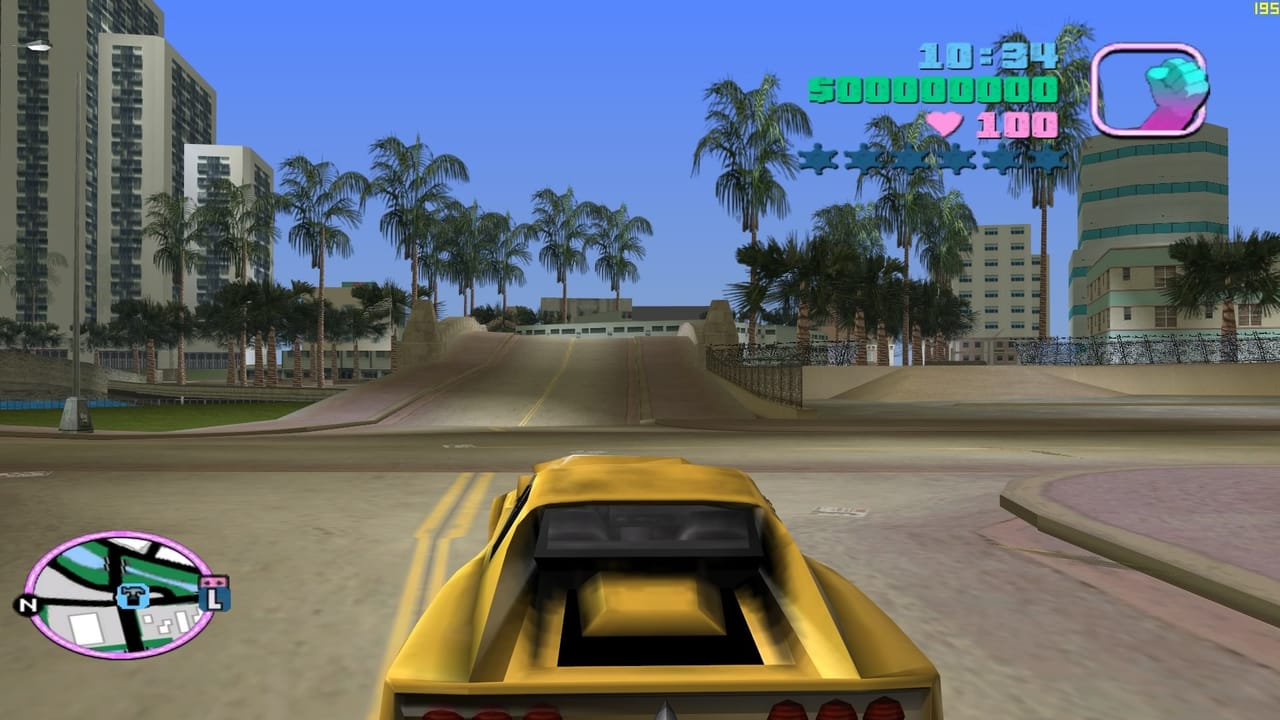This screenshot has width=1280, height=720.
Task: Select the pink heart health icon
Action: 943,125
